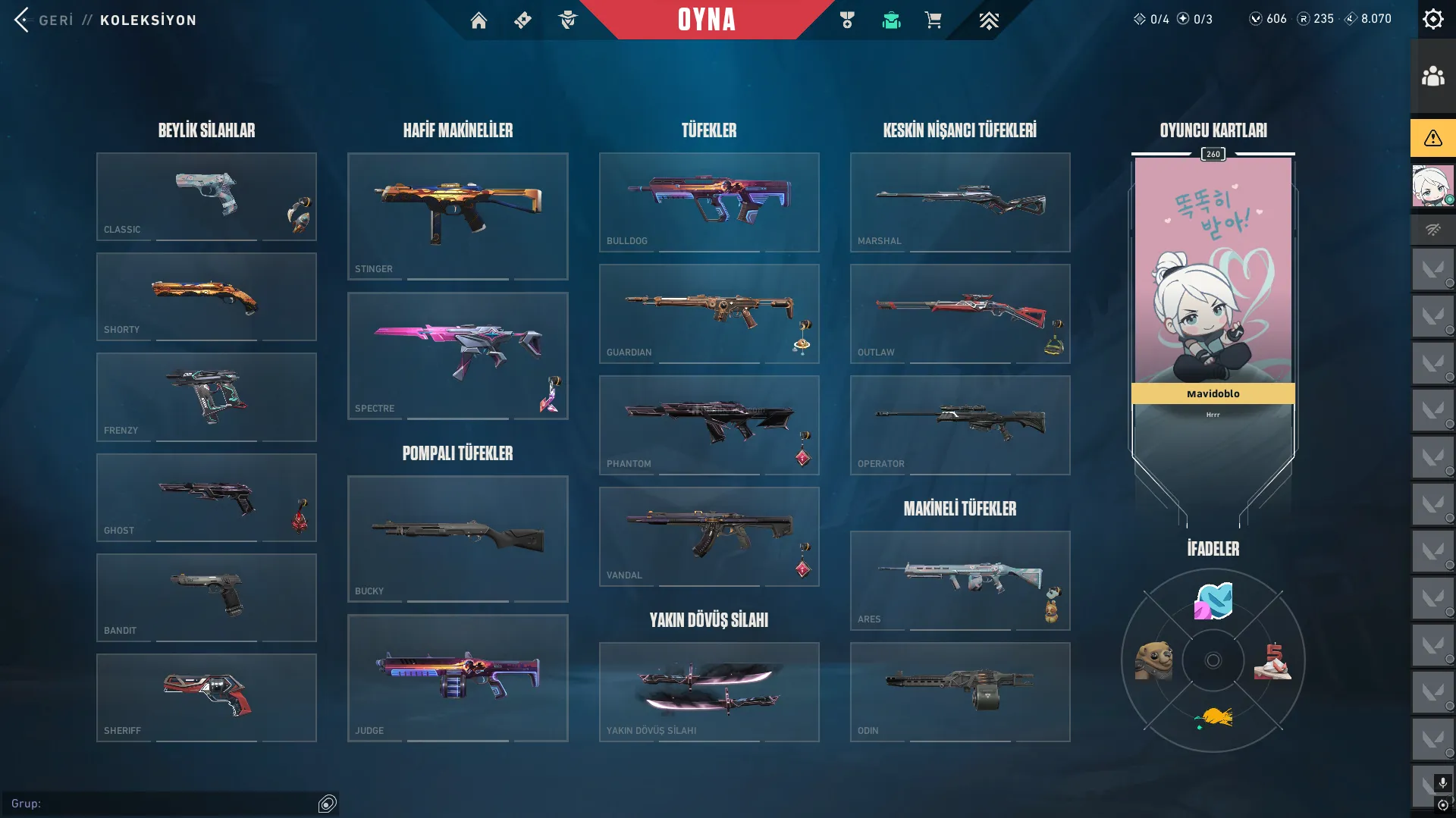Open the Judge shotgun tile
This screenshot has width=1456, height=818.
(x=457, y=678)
